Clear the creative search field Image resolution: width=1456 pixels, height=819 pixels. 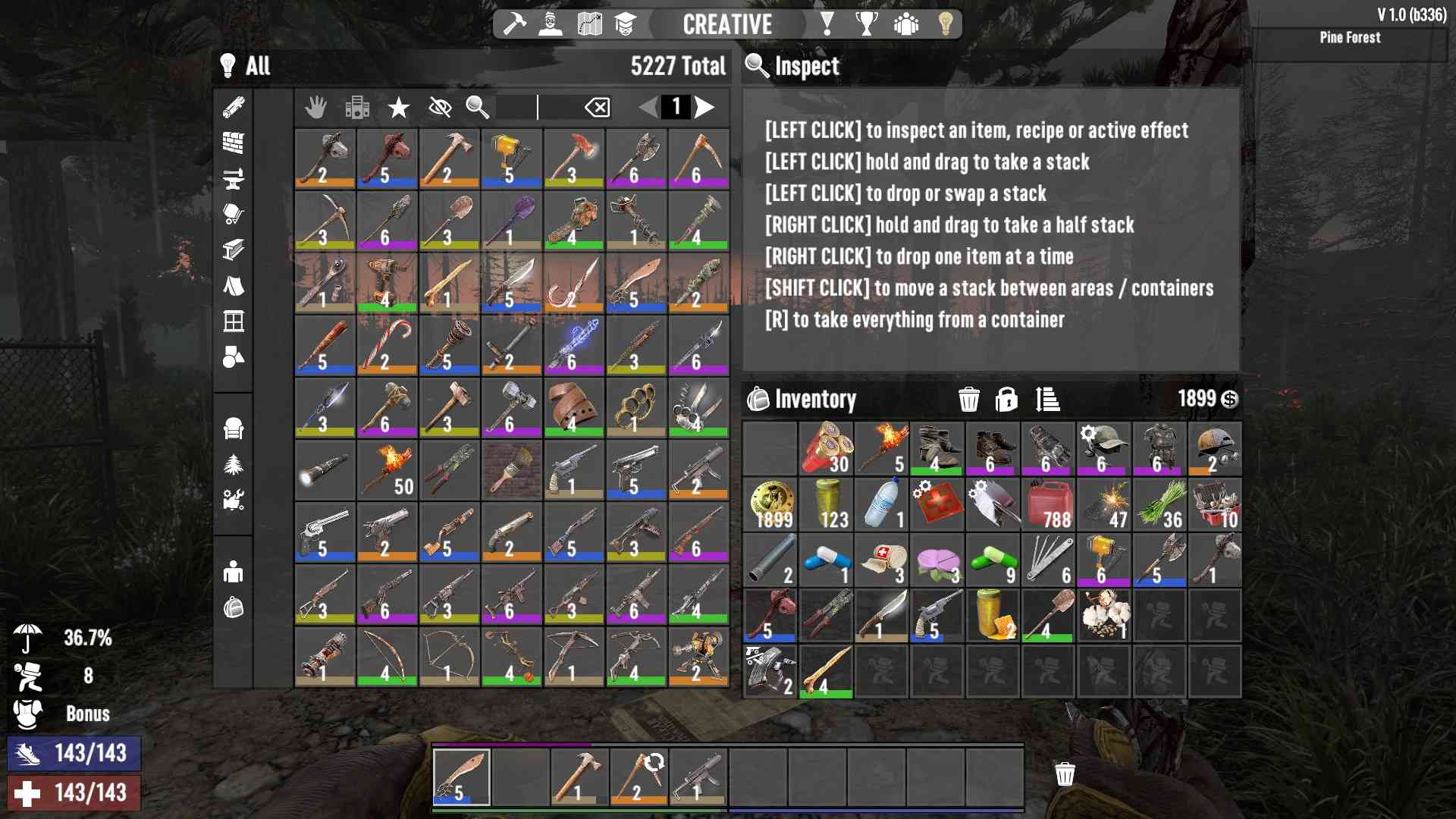tap(598, 108)
